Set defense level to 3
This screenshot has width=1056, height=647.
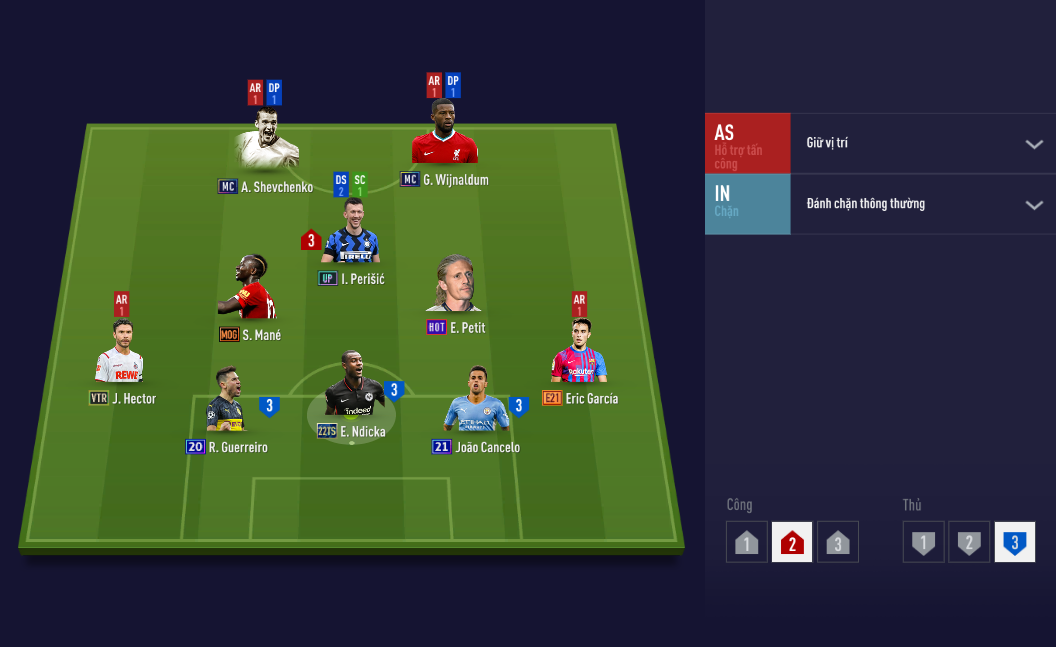(1014, 543)
